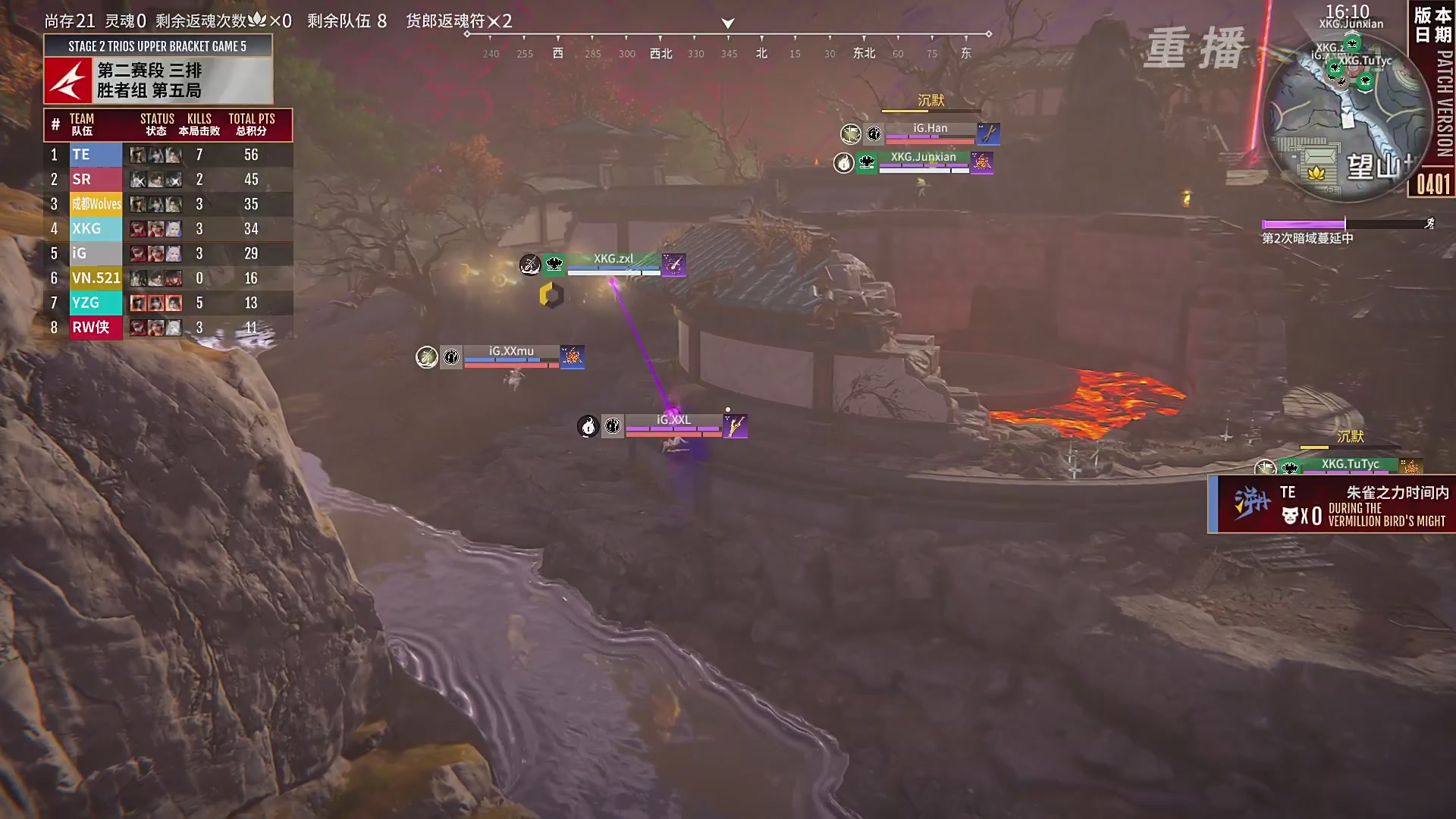Viewport: 1456px width, 819px height.
Task: Click iG.XXmu's meteor ability icon
Action: tap(573, 356)
